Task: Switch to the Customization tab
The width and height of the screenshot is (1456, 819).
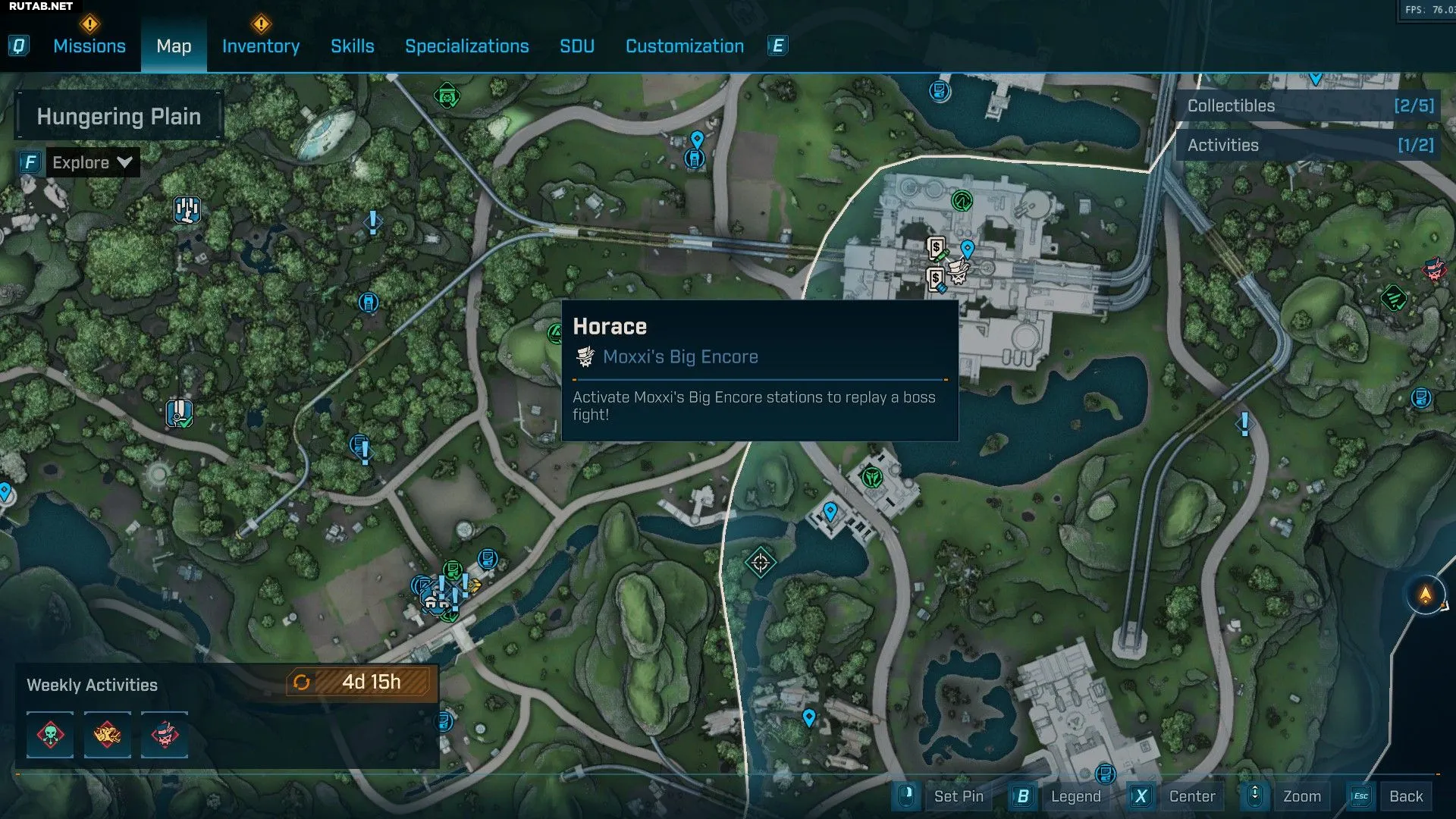Action: pyautogui.click(x=684, y=46)
